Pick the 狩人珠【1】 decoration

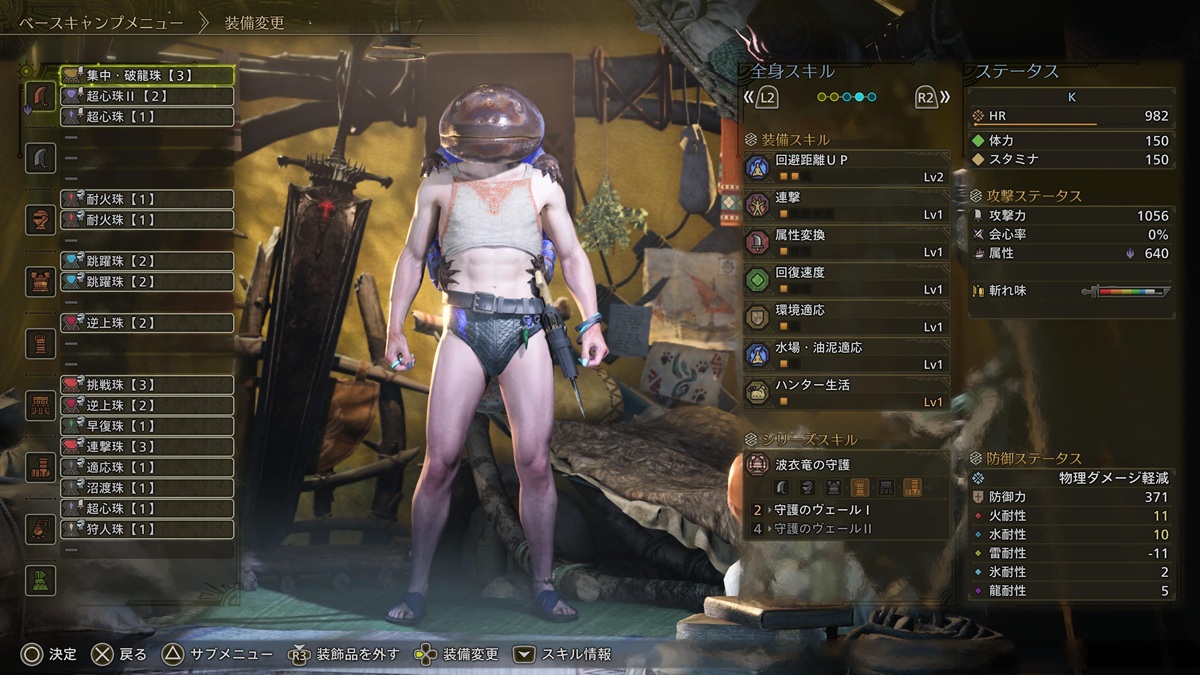(147, 529)
